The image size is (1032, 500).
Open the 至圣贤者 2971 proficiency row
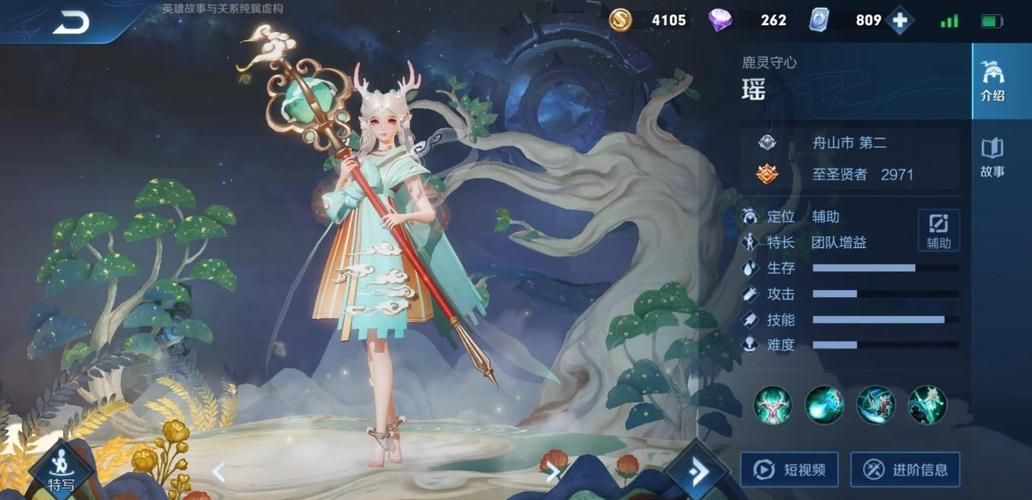click(850, 174)
